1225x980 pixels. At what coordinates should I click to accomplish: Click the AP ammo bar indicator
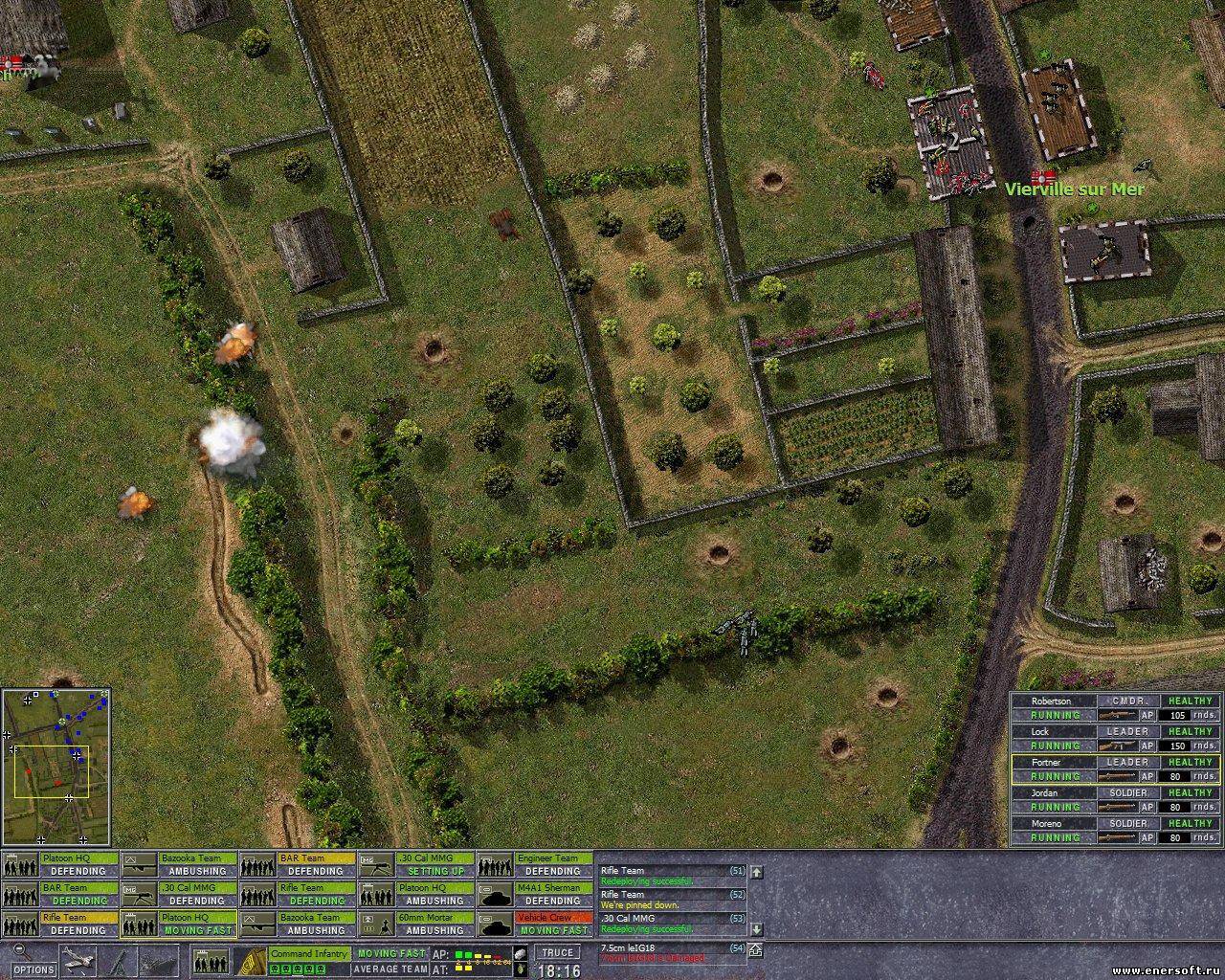tap(479, 953)
